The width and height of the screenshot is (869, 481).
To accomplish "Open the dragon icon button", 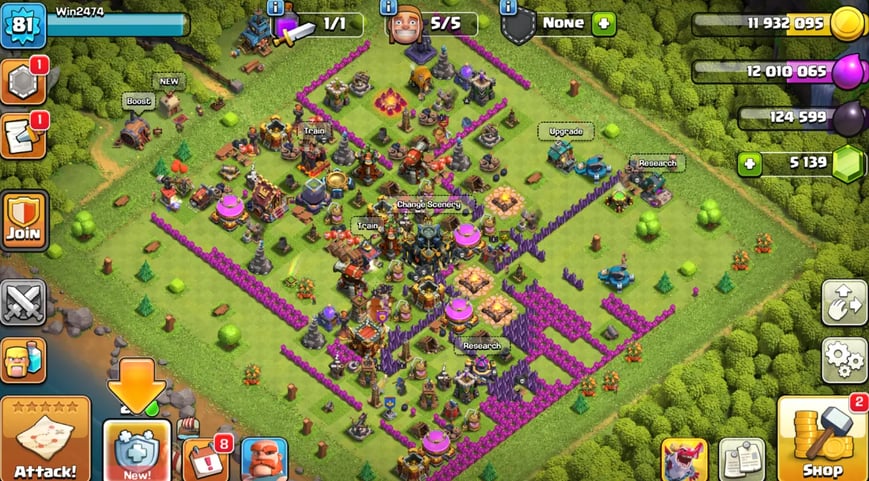I will pos(684,459).
